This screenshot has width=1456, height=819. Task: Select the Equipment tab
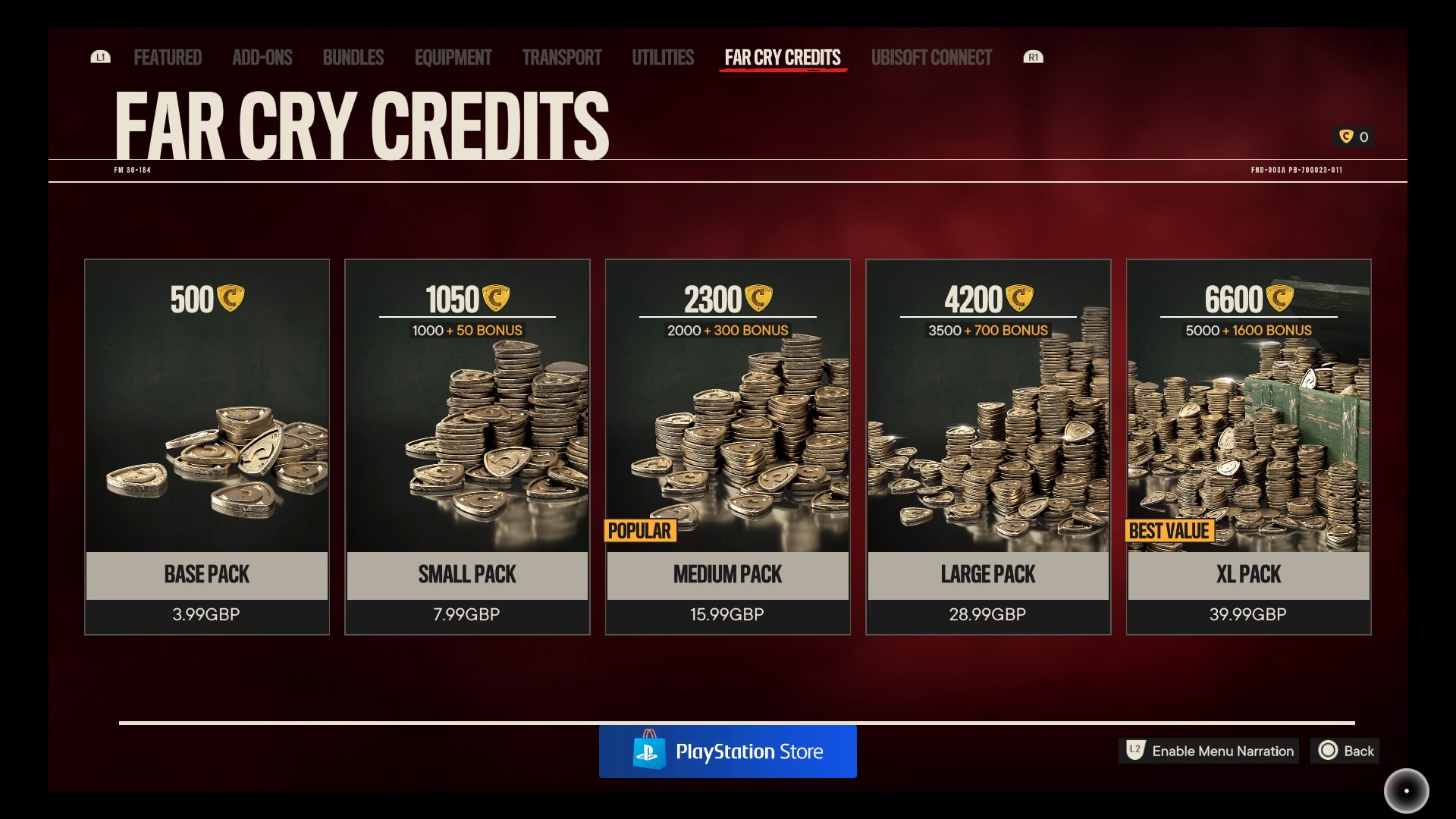coord(453,58)
